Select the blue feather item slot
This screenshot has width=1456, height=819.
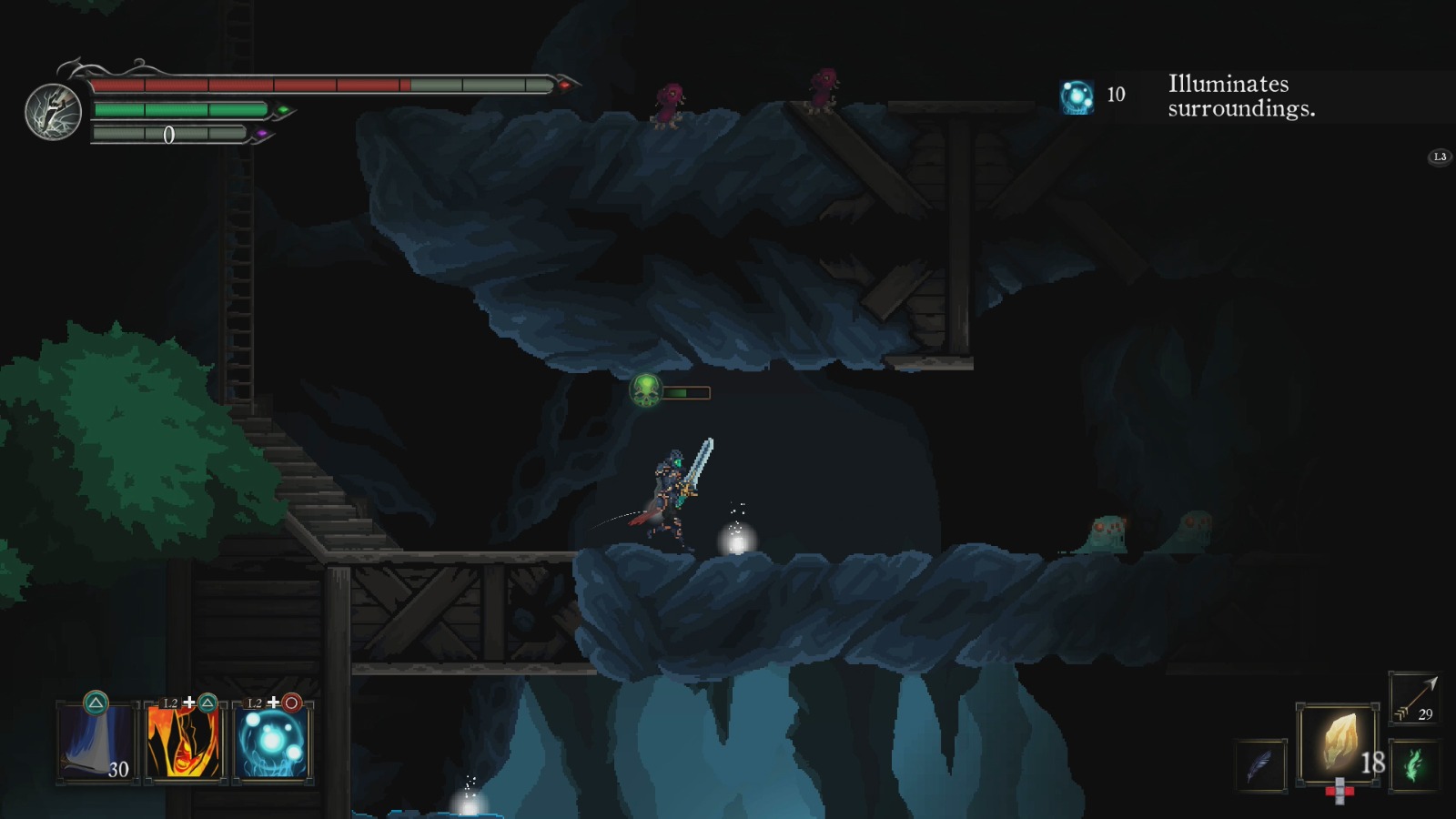click(1259, 765)
